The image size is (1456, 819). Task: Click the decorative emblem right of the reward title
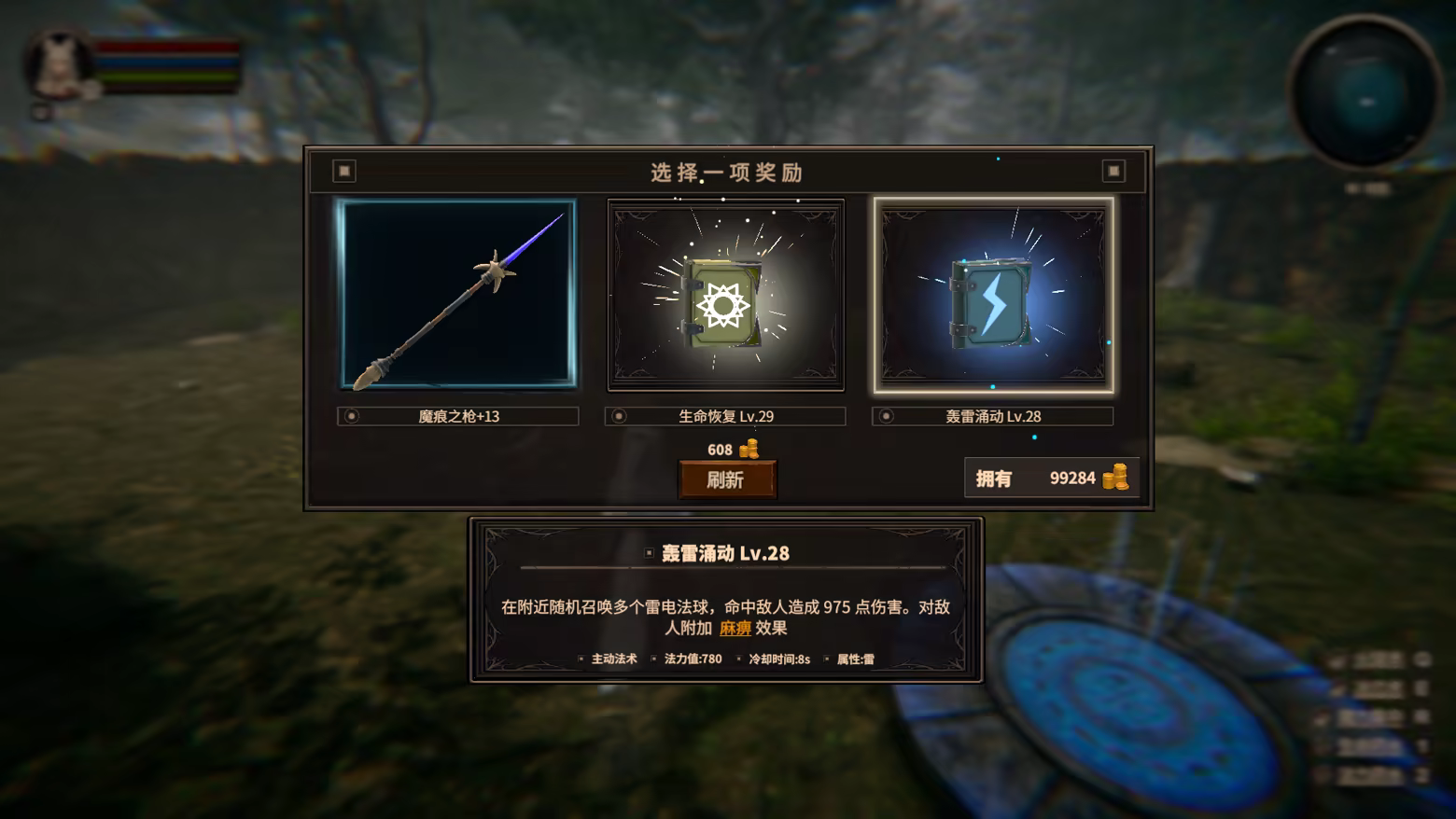click(x=1113, y=171)
